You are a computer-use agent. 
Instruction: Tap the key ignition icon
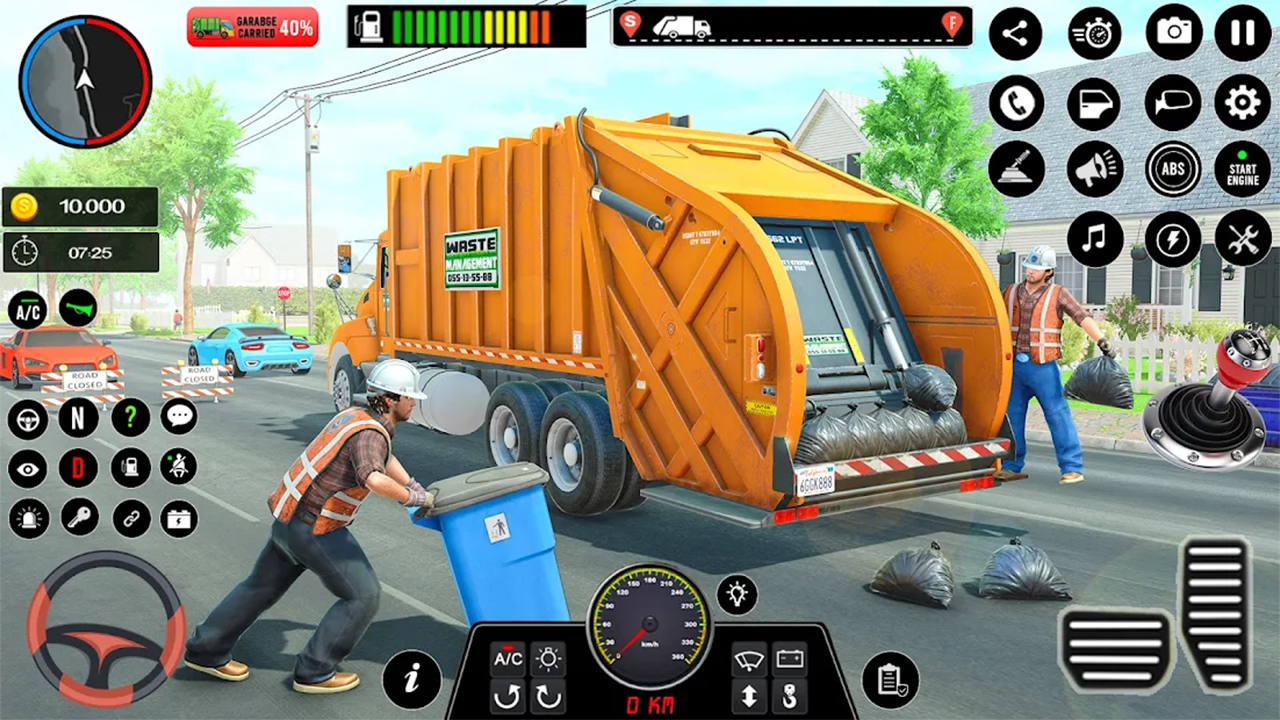point(80,518)
